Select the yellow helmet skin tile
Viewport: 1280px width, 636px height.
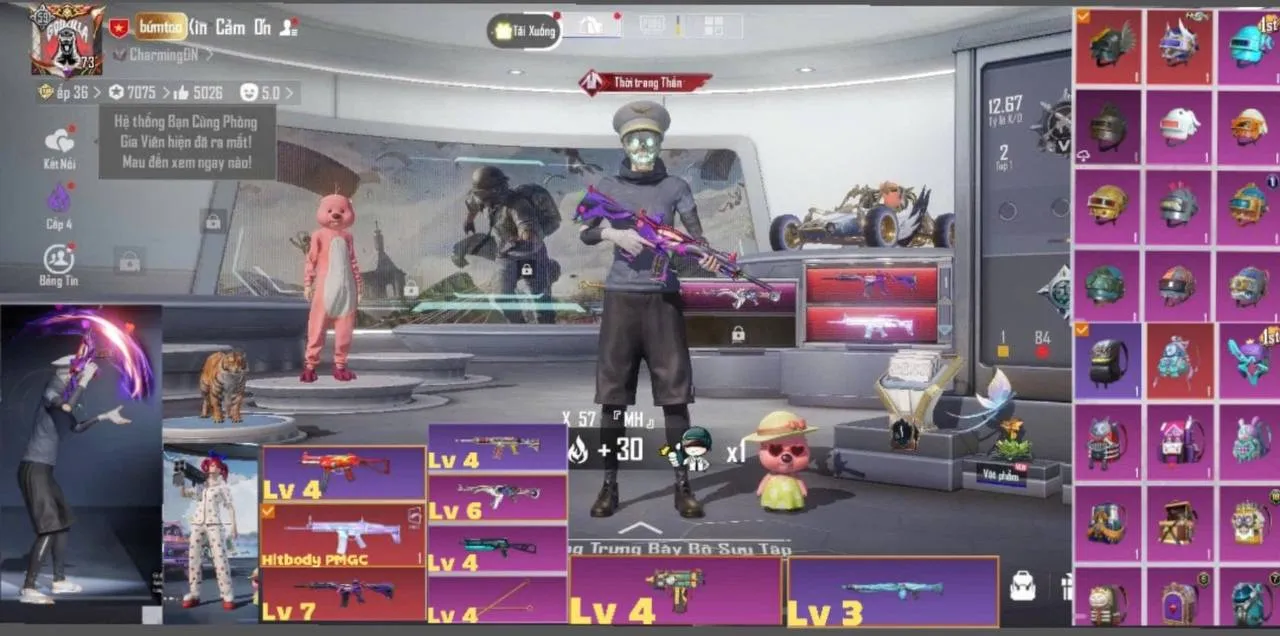pos(1107,207)
